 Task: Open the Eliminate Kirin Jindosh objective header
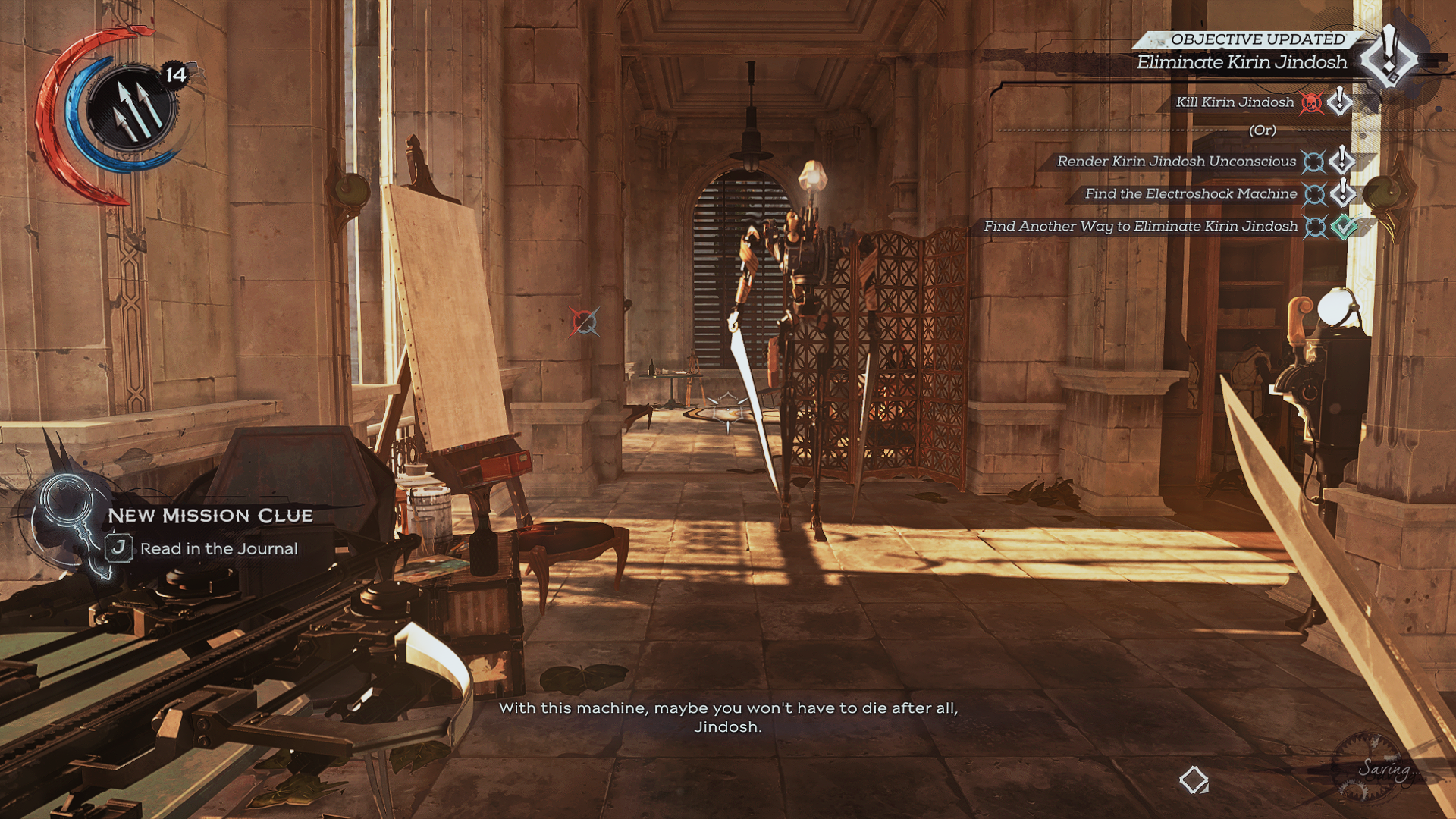[x=1241, y=63]
